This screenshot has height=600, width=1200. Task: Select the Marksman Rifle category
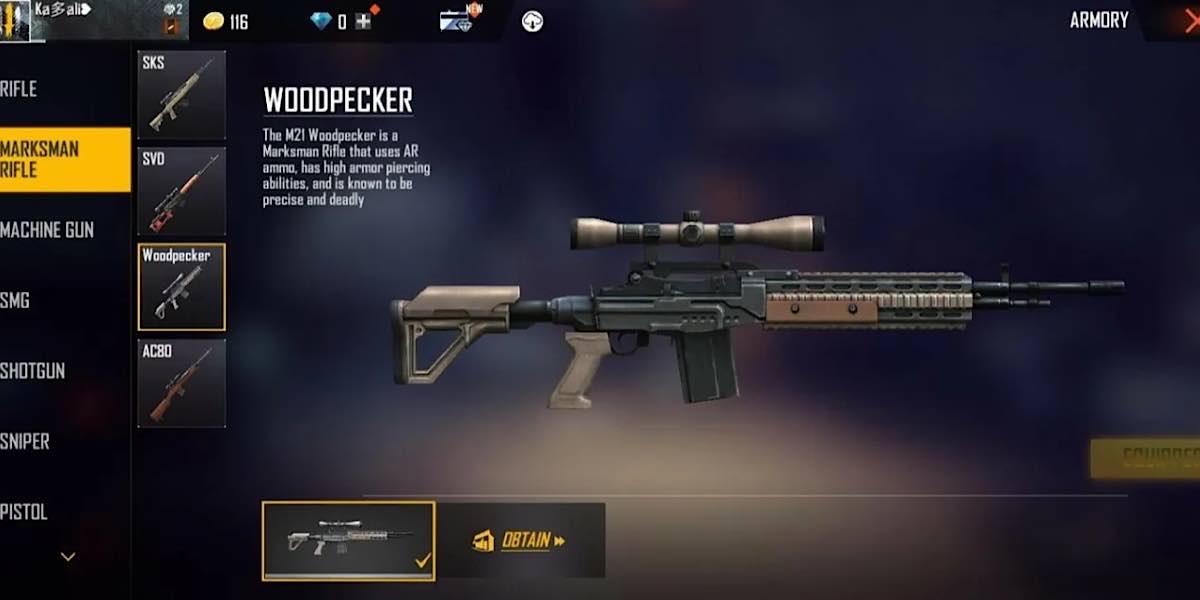pos(60,159)
